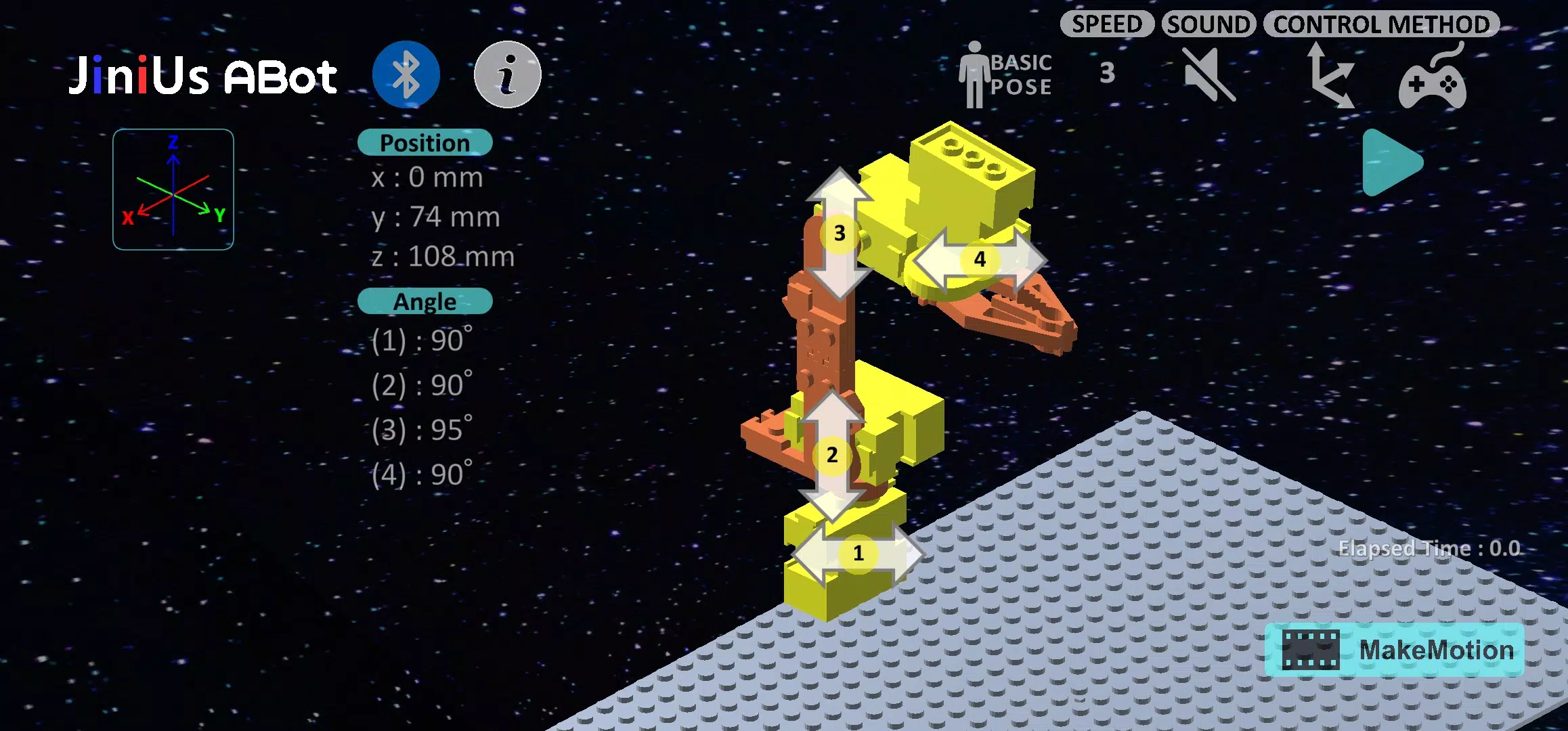Select joint 4 horizontal arrow control
Image resolution: width=1568 pixels, height=731 pixels.
pos(979,259)
